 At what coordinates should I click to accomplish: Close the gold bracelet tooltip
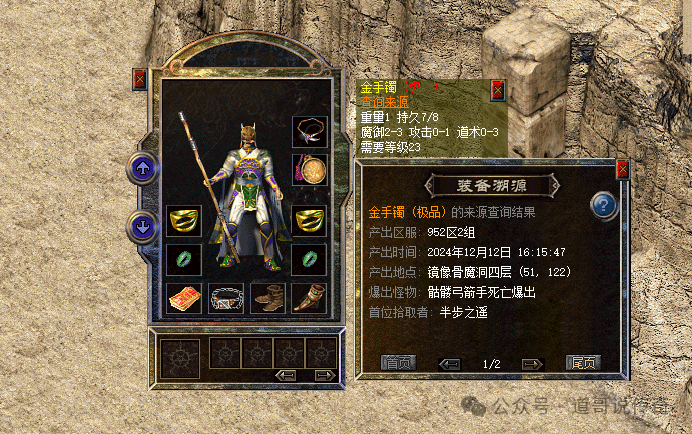pos(498,90)
